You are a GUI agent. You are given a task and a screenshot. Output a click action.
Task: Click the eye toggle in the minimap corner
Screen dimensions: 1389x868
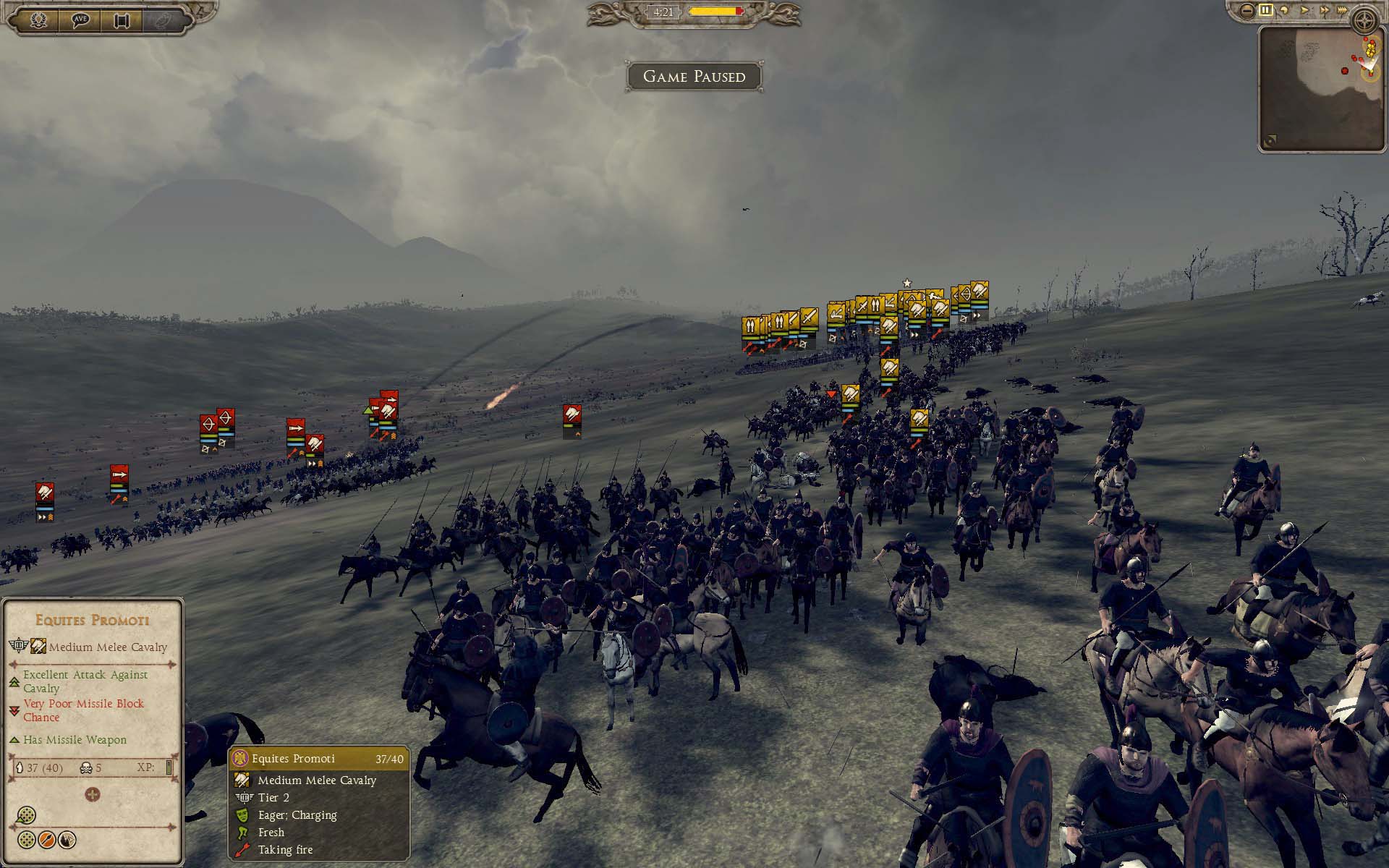click(1270, 140)
